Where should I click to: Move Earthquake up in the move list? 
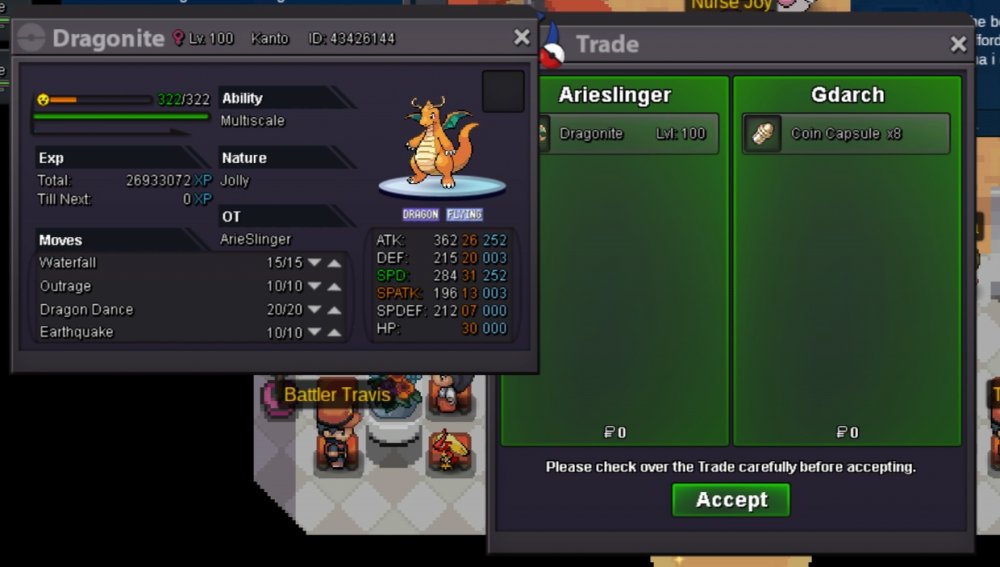334,333
